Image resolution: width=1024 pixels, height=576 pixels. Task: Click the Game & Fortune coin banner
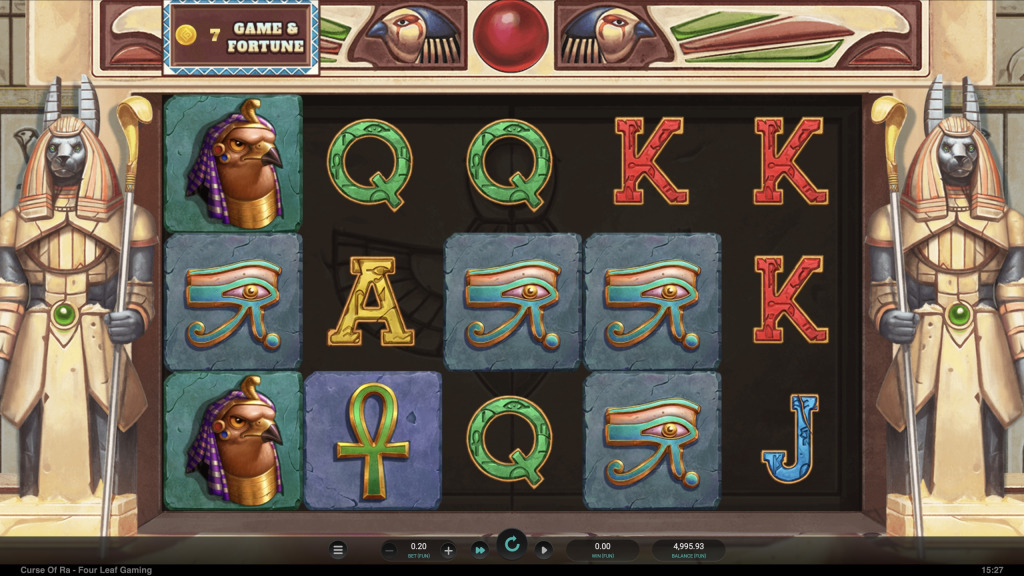click(x=241, y=37)
